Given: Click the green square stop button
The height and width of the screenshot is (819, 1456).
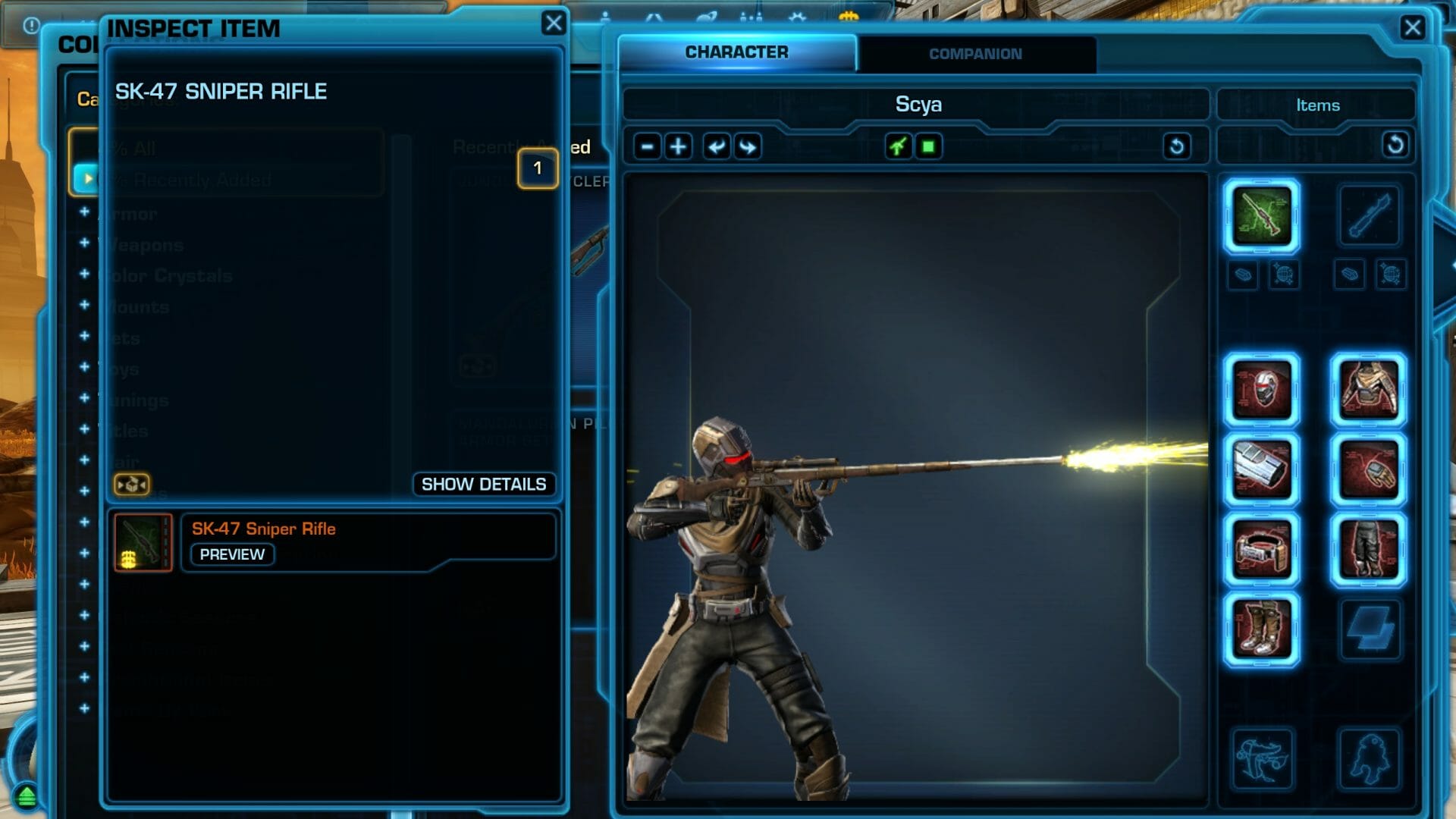Looking at the screenshot, I should (928, 146).
